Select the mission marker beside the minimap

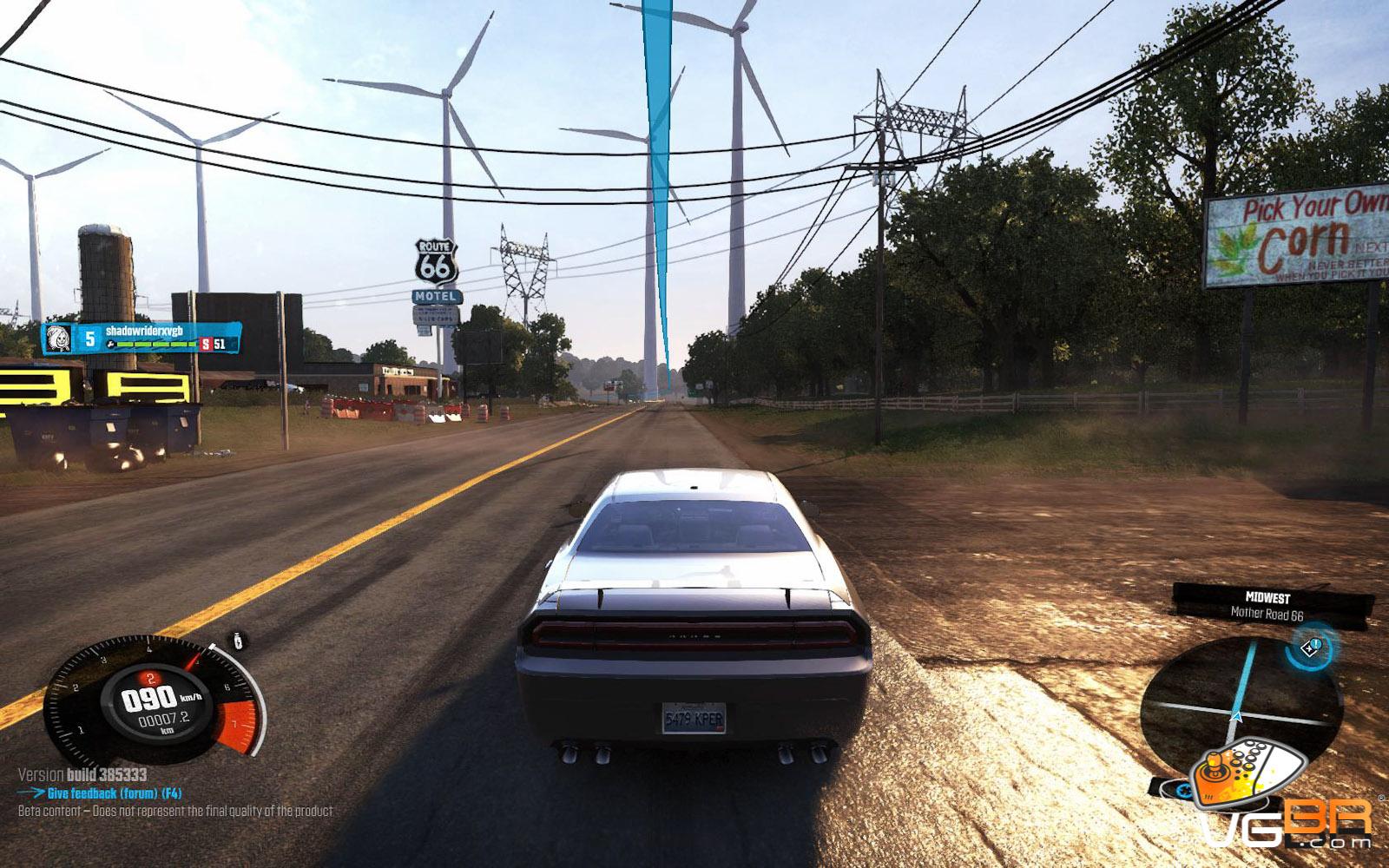point(1313,647)
